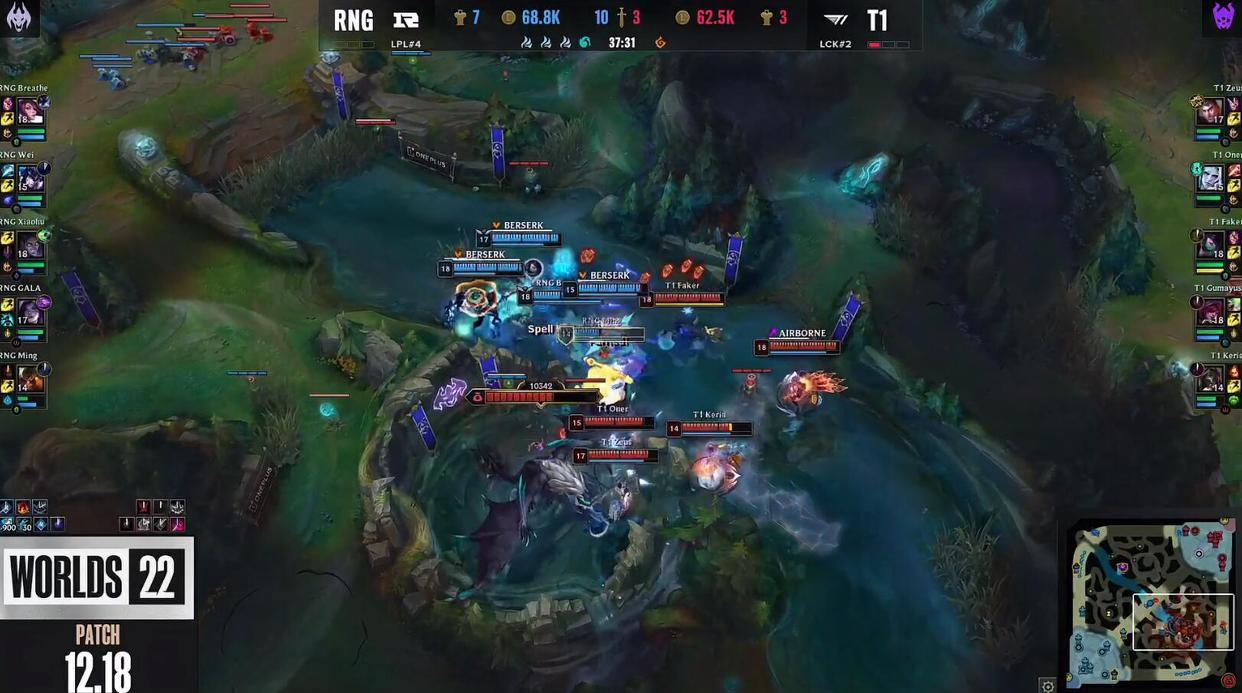Select RNG Wei's champion portrait

click(30, 178)
